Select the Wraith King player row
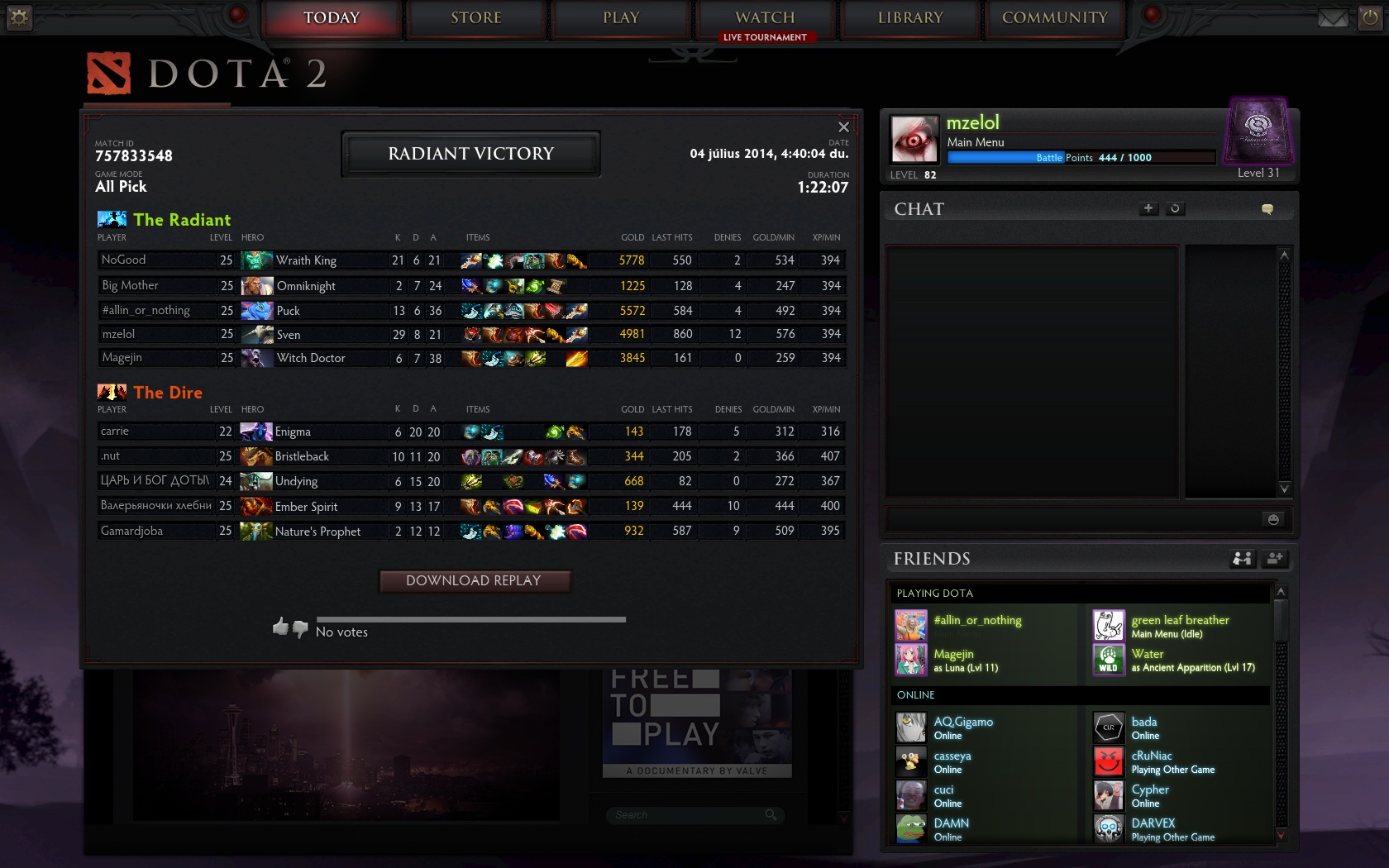The width and height of the screenshot is (1389, 868). click(x=470, y=260)
